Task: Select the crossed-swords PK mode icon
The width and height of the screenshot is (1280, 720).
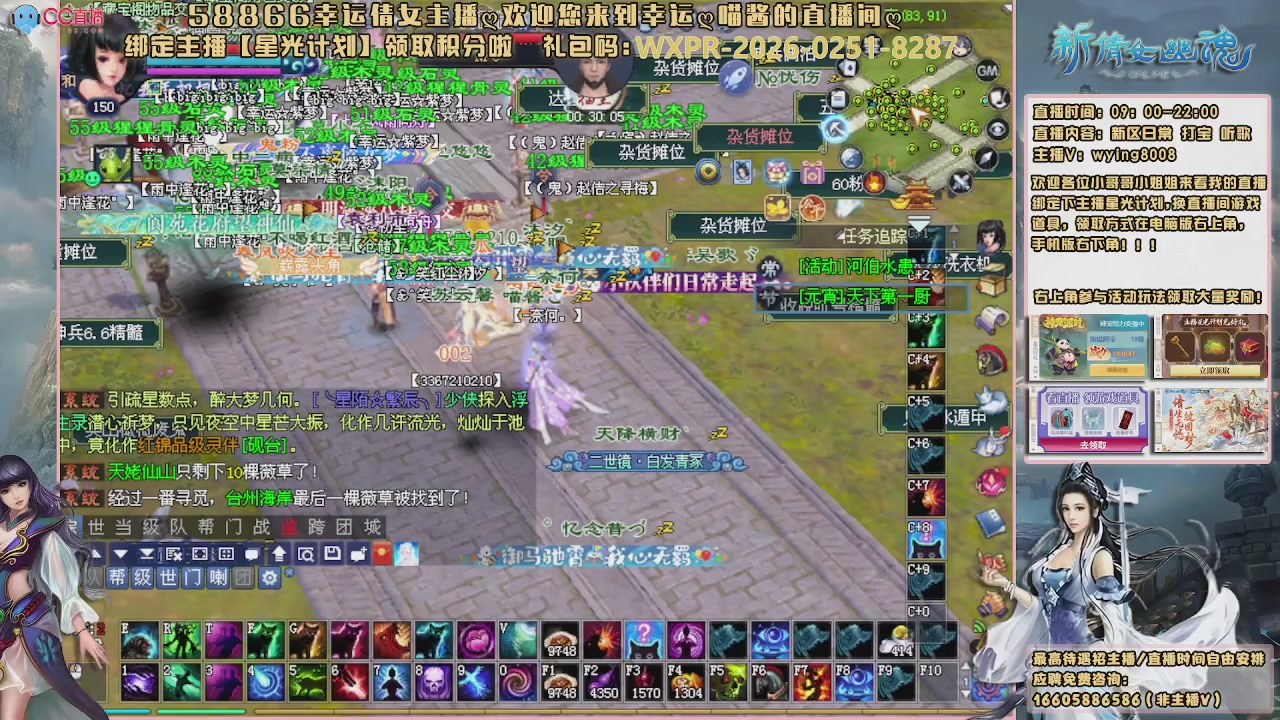Action: coord(960,182)
